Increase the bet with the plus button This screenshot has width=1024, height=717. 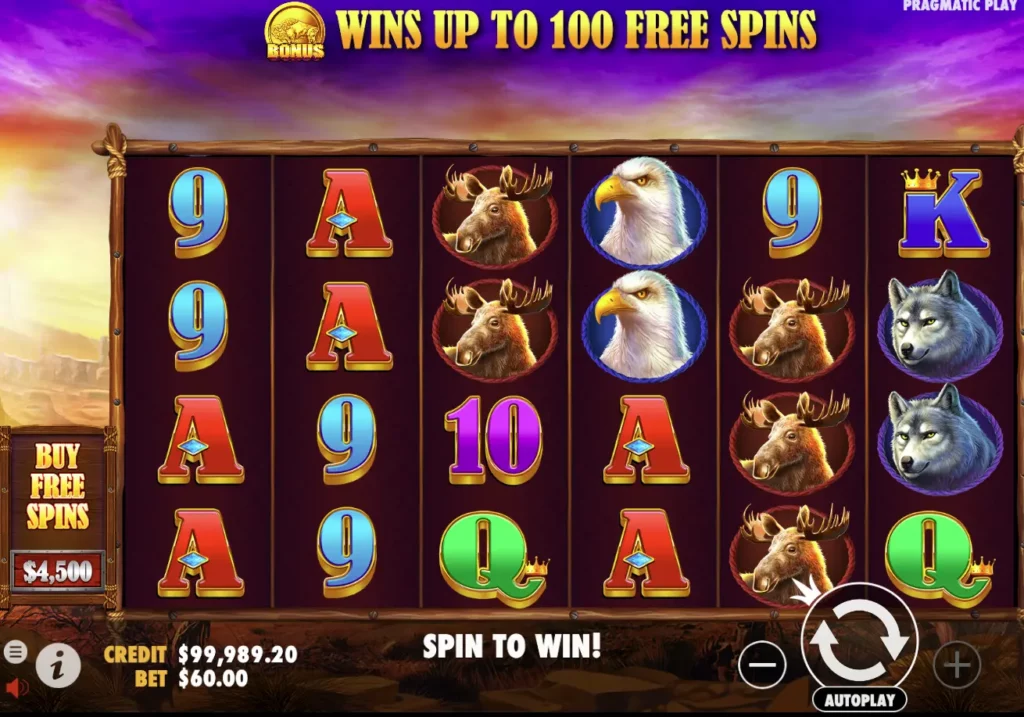click(x=956, y=664)
